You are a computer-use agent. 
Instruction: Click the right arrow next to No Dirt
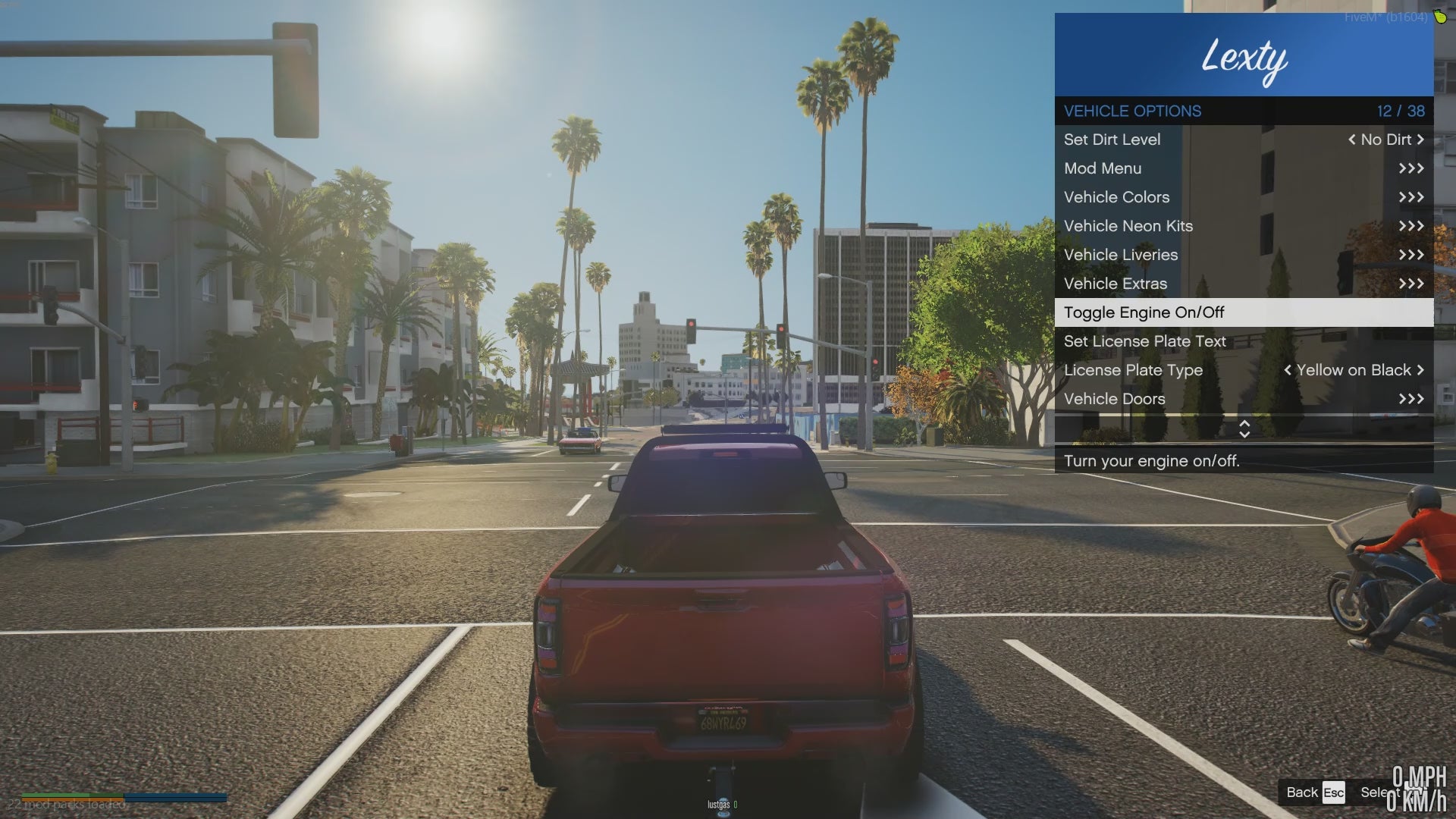tap(1420, 140)
